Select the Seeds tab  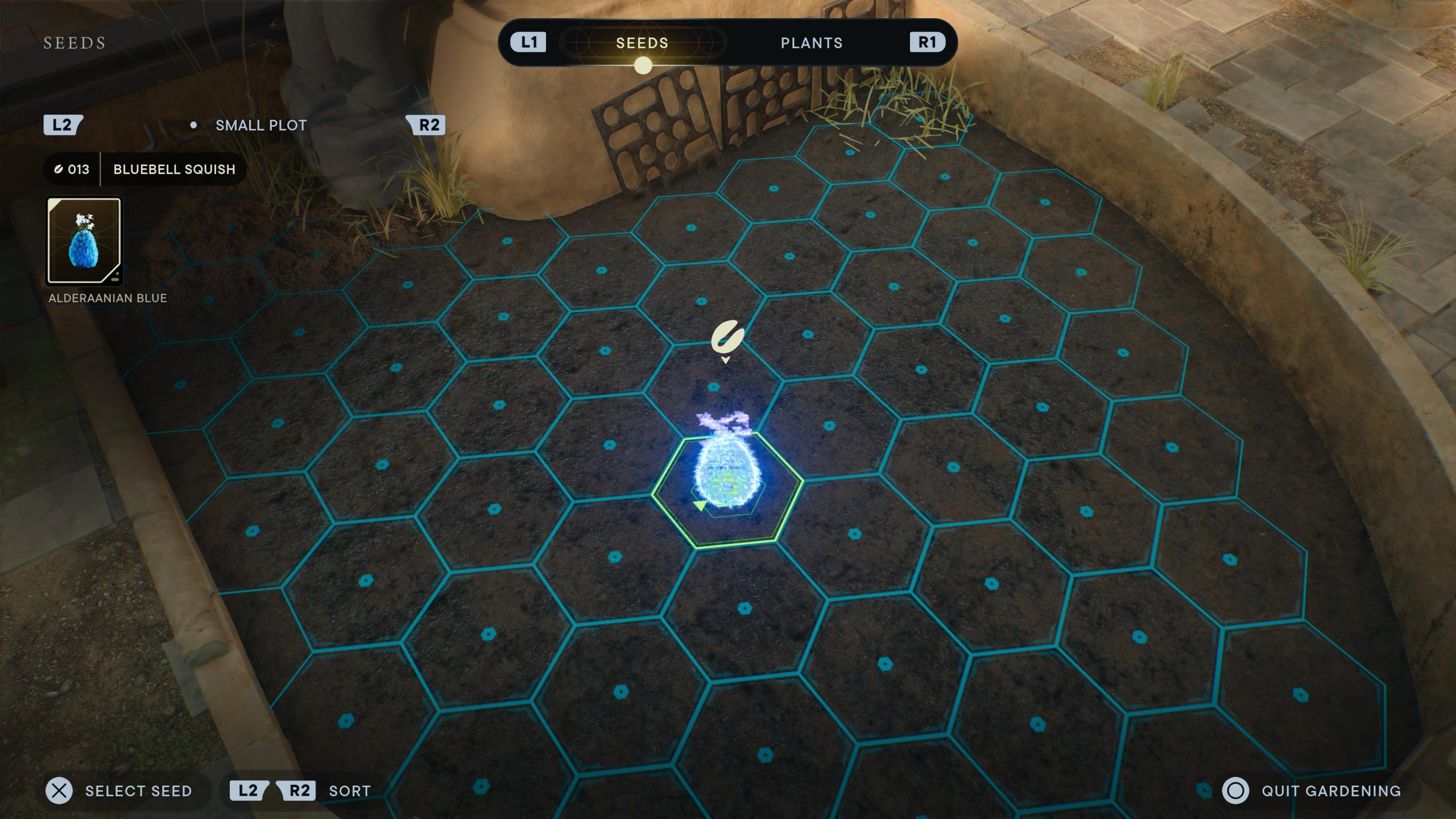[642, 43]
